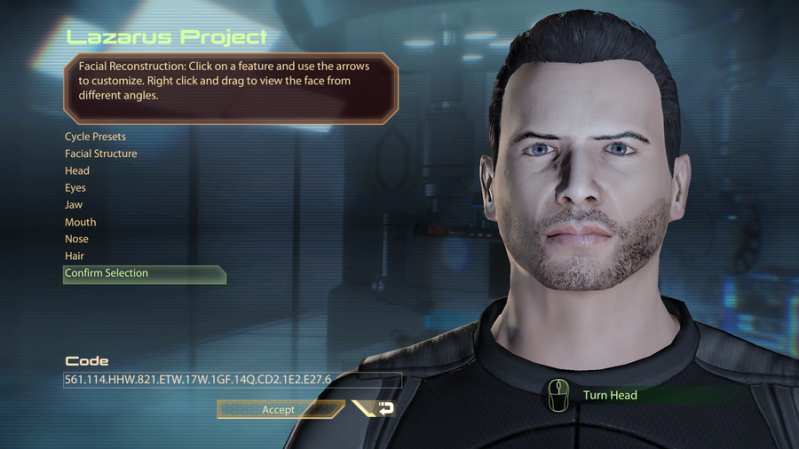Select Cycle Presets option
Viewport: 799px width, 449px height.
pos(95,136)
